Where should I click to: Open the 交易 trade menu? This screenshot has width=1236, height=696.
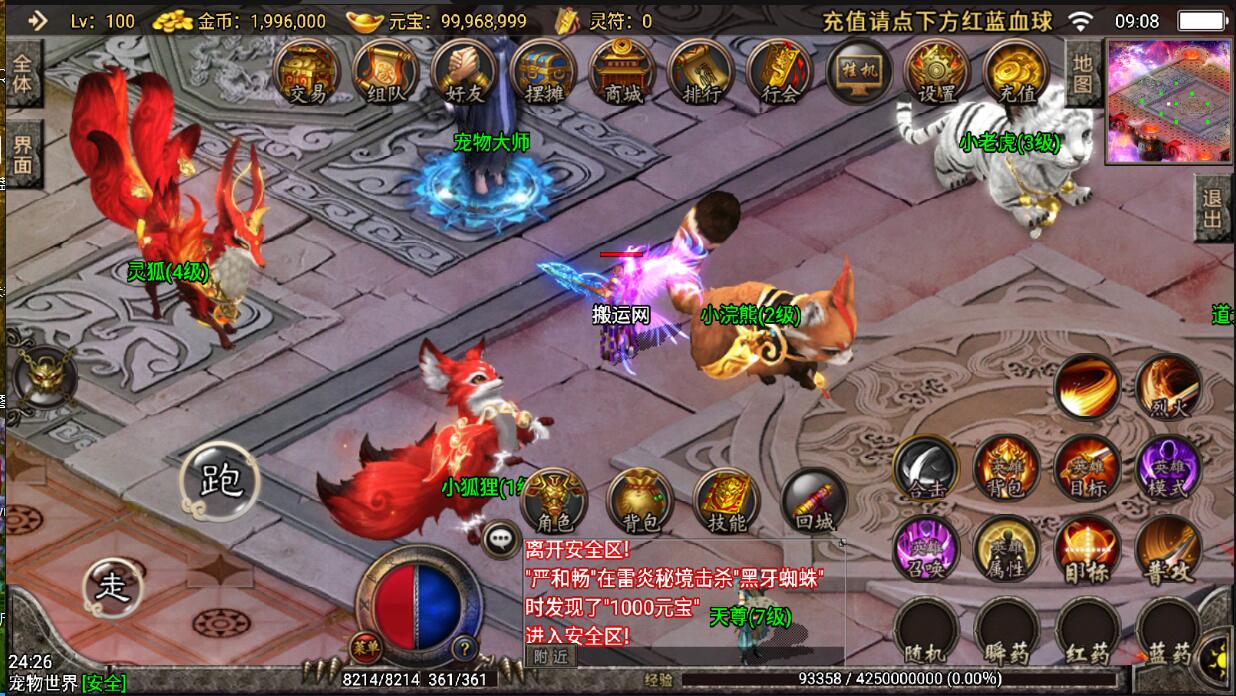(x=307, y=73)
